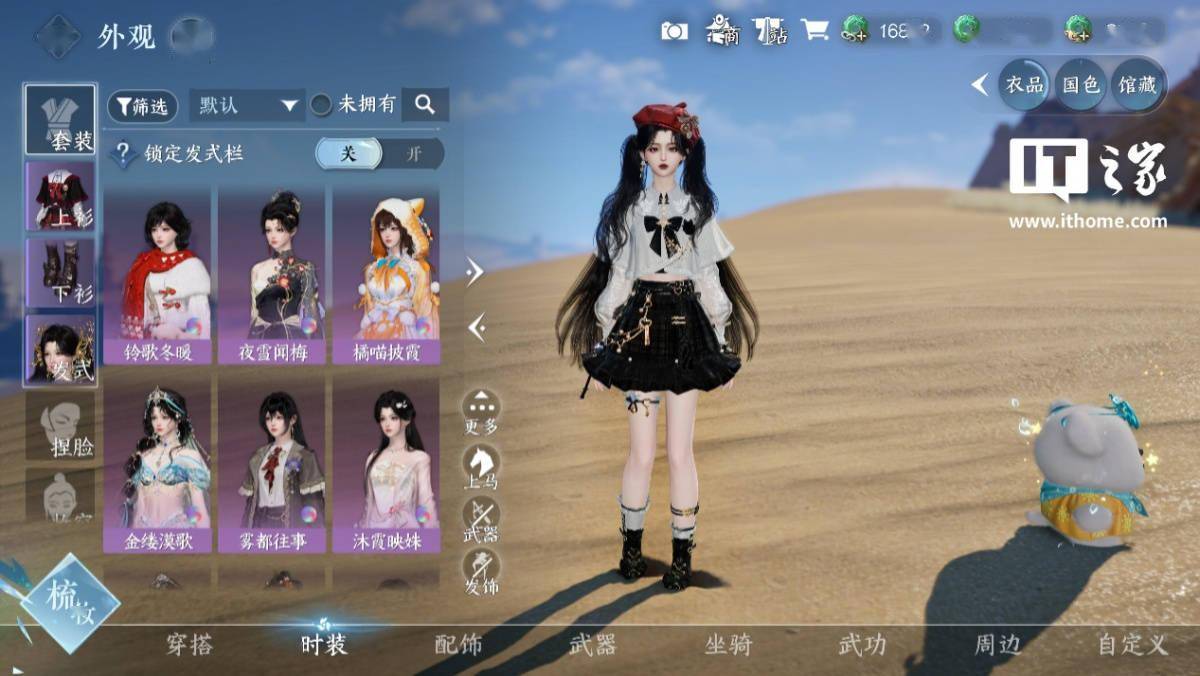Click the 更多 round button
Image resolution: width=1200 pixels, height=676 pixels.
[481, 411]
